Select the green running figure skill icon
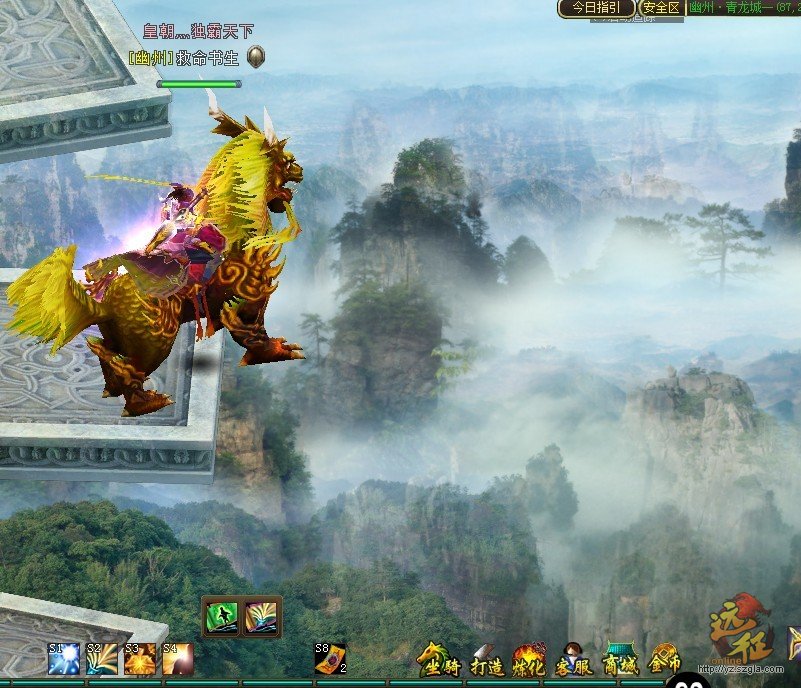 point(222,617)
